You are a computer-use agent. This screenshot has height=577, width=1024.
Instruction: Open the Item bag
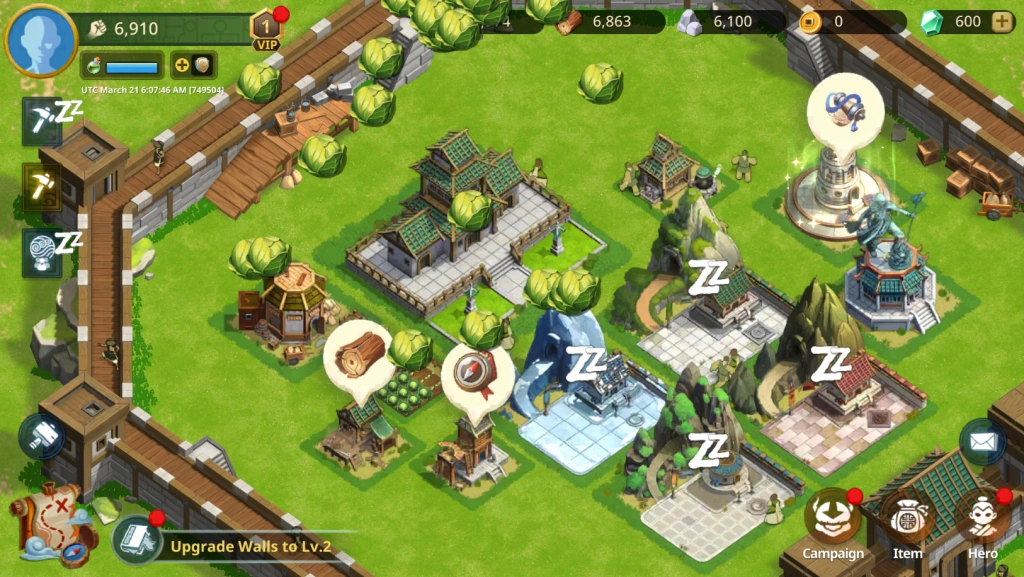pos(907,522)
